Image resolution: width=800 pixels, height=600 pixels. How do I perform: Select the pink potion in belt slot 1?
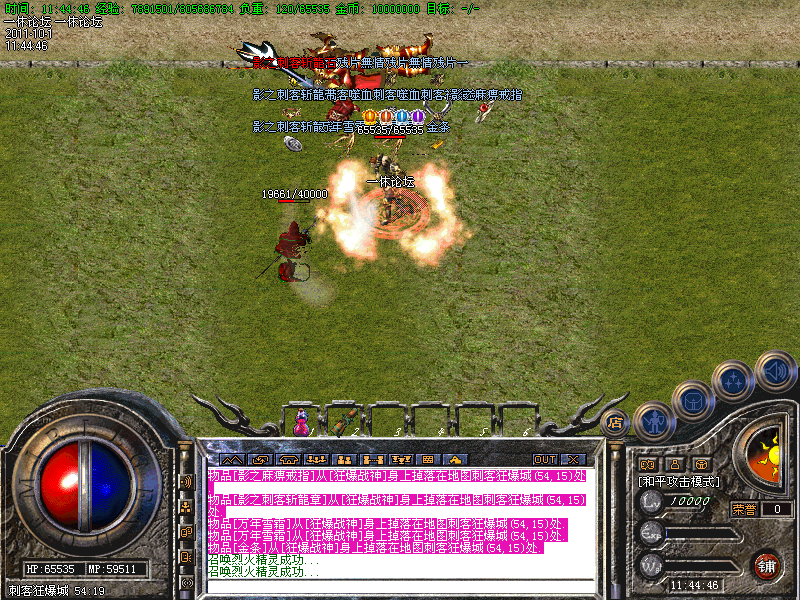[x=302, y=424]
